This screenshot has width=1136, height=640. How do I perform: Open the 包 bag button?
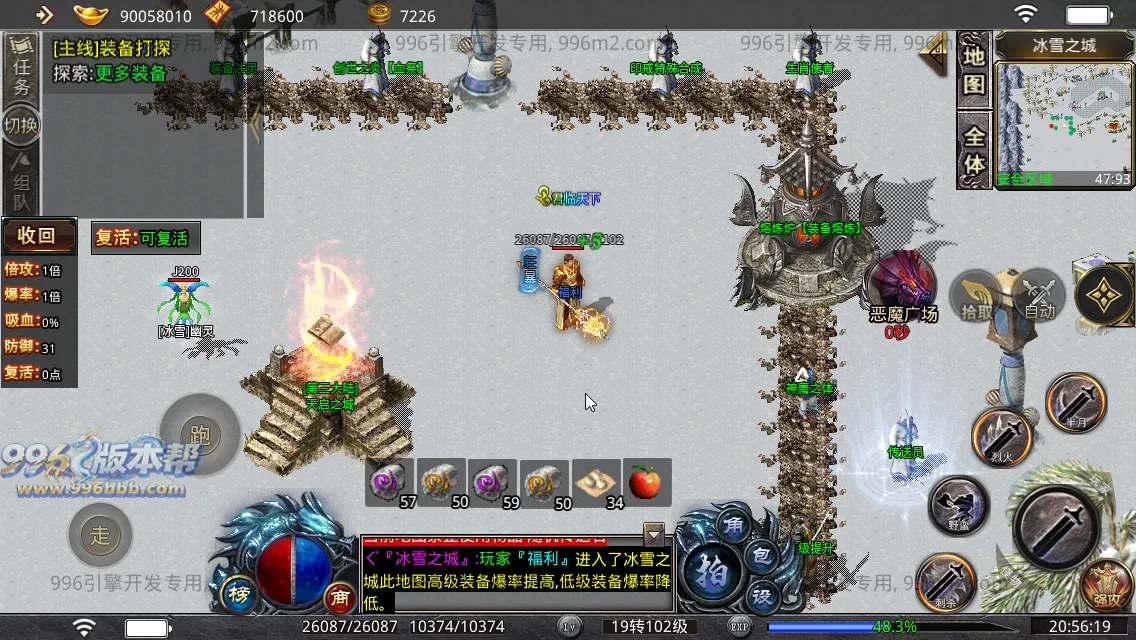pyautogui.click(x=760, y=555)
